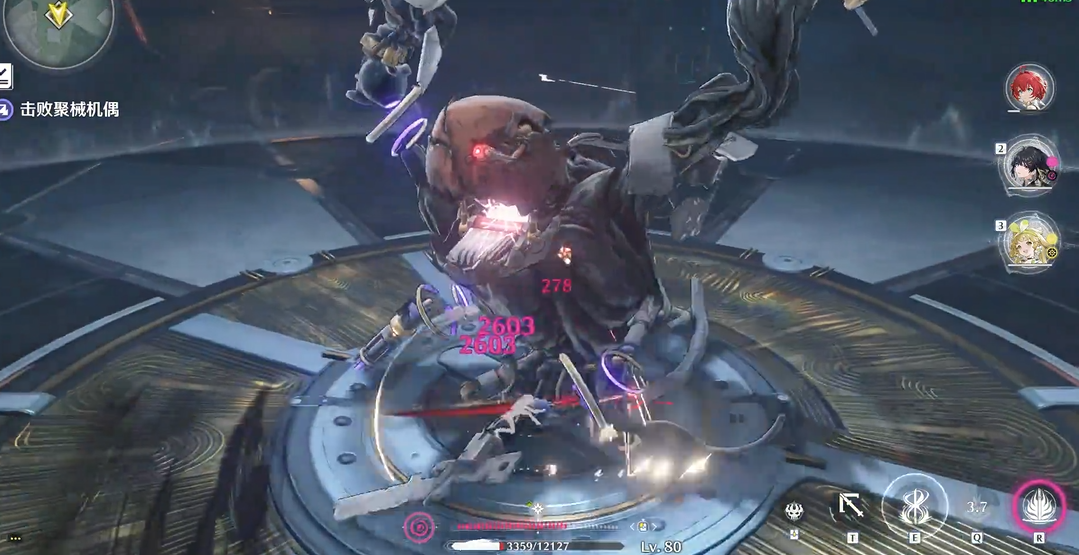Use the grapple arrow utility tool
The height and width of the screenshot is (555, 1079).
[x=851, y=507]
